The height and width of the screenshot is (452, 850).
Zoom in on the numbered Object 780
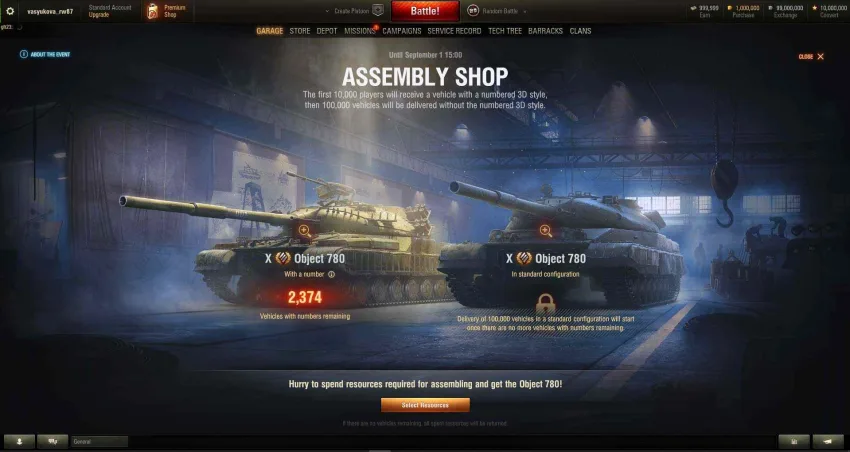[304, 230]
